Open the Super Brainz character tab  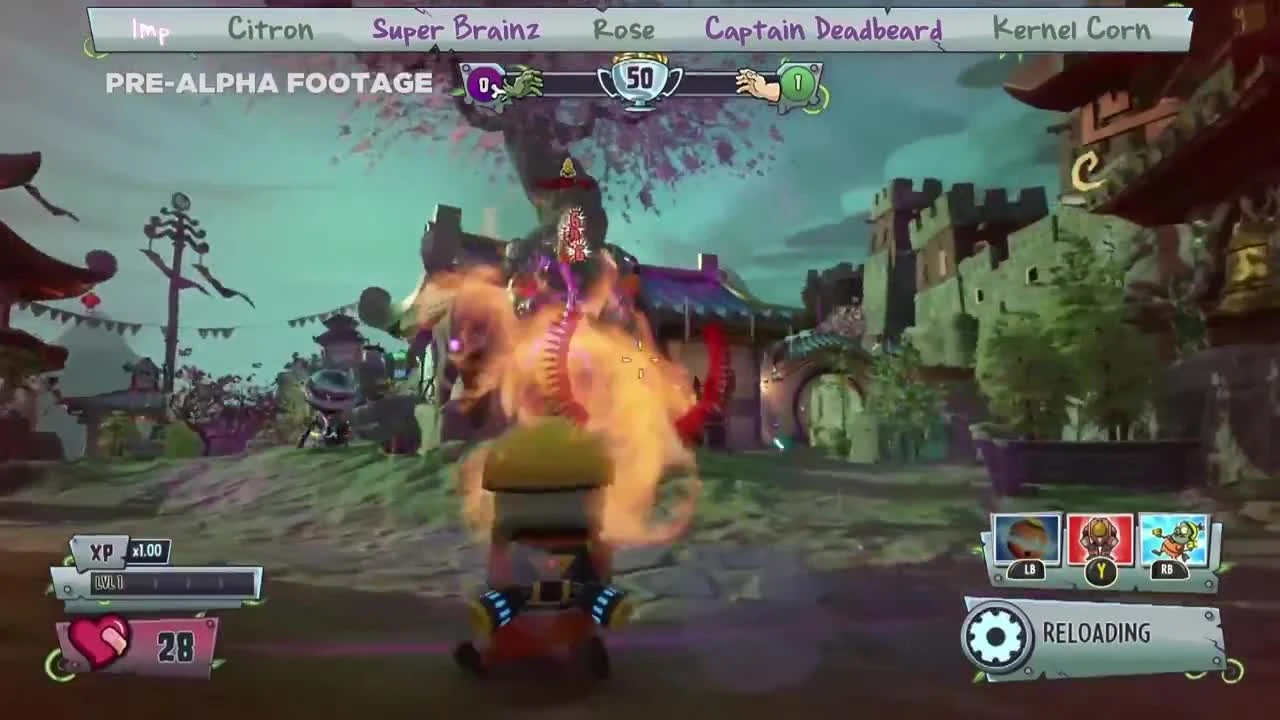[x=455, y=29]
